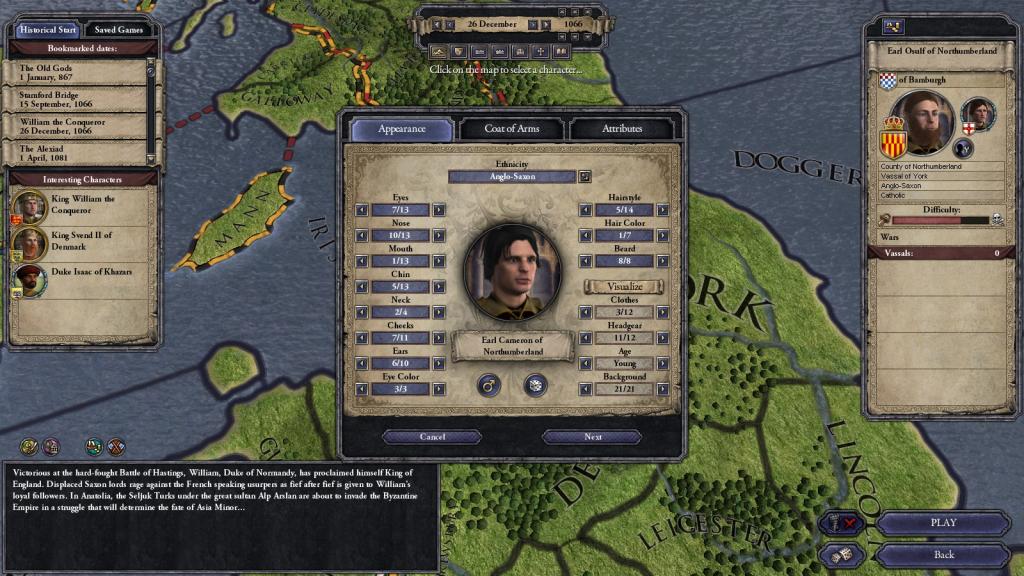
Task: Select The Alexiad bookmark date
Action: 80,153
